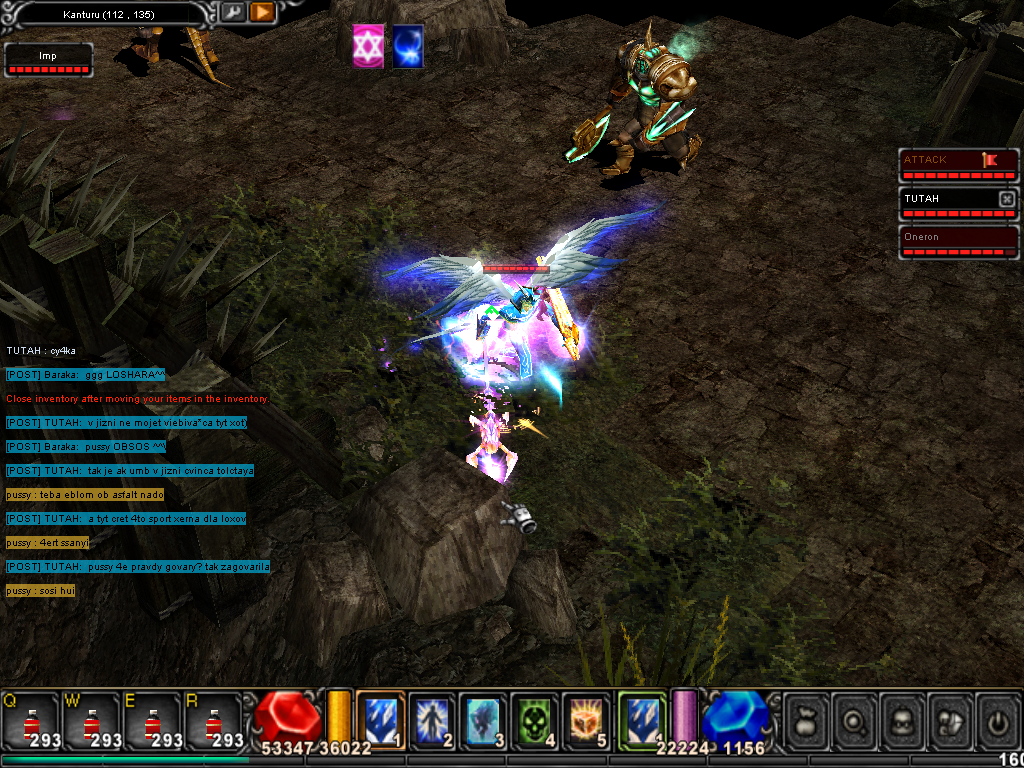Open the wrench settings button
Screen dimensions: 1024x768
[232, 13]
